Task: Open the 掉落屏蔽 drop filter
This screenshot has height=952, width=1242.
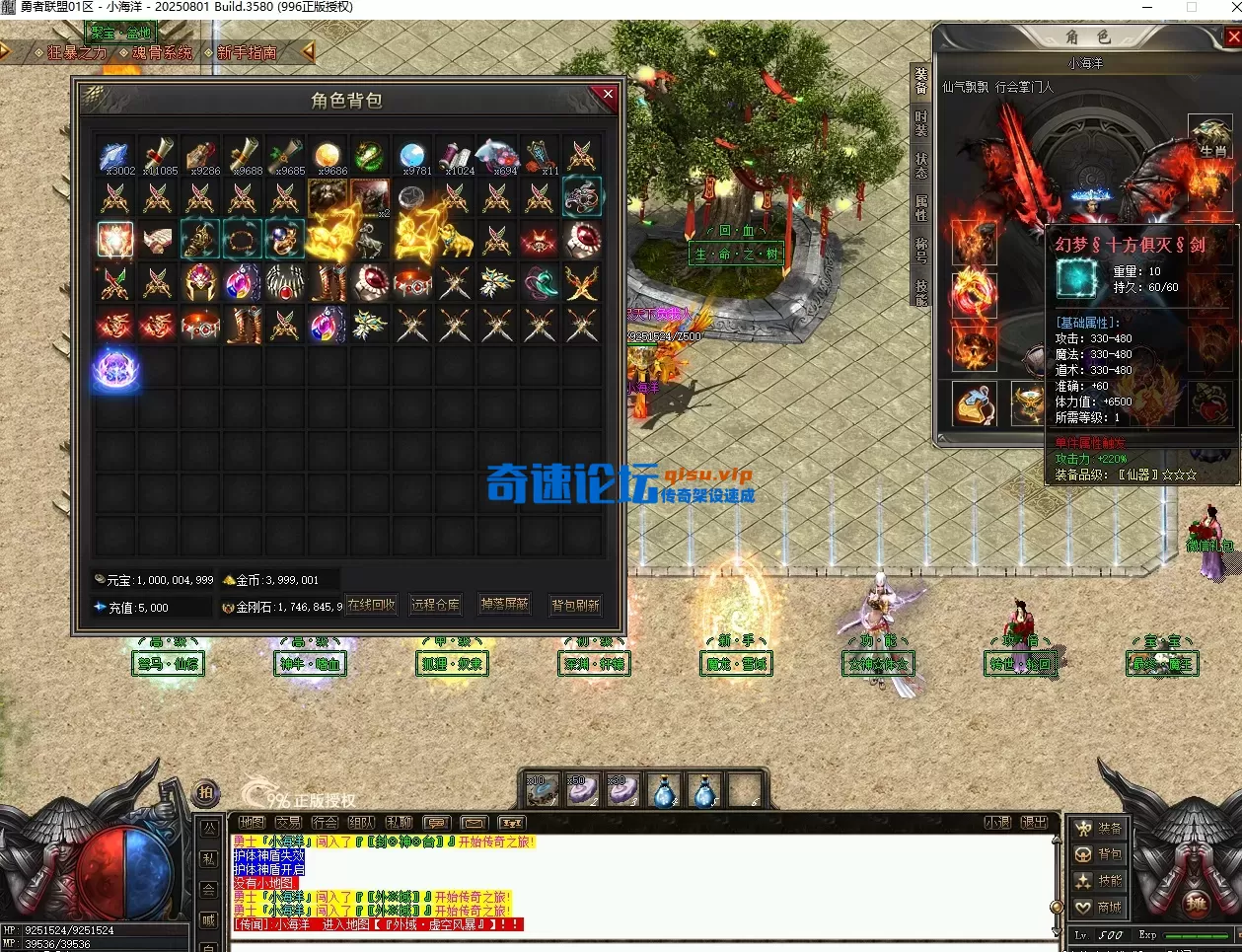Action: (505, 605)
